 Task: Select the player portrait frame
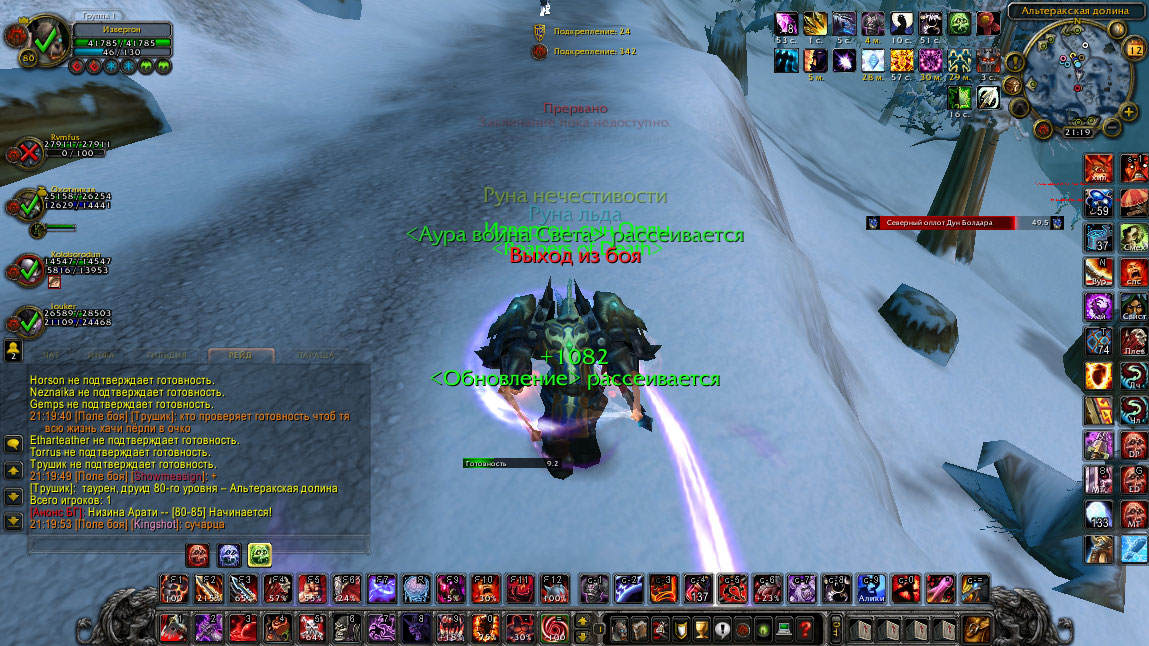(x=43, y=42)
